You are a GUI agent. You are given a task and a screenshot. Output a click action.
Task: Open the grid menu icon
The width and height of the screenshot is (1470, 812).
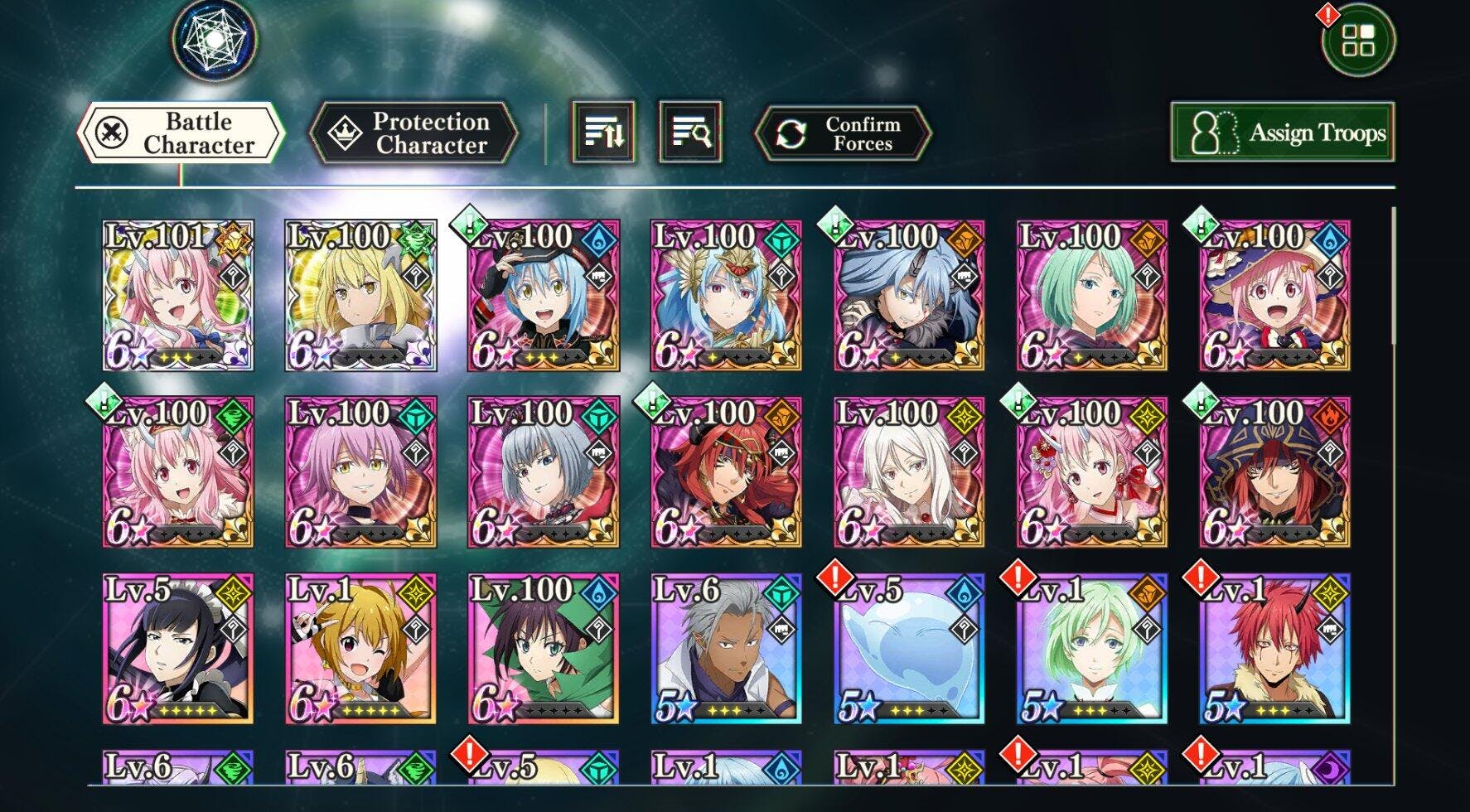(1358, 40)
